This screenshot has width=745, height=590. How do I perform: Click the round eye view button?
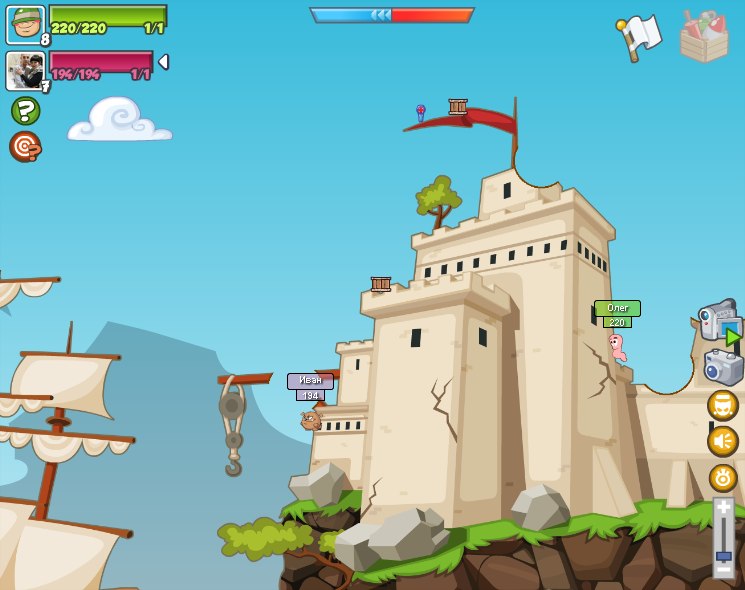point(723,477)
